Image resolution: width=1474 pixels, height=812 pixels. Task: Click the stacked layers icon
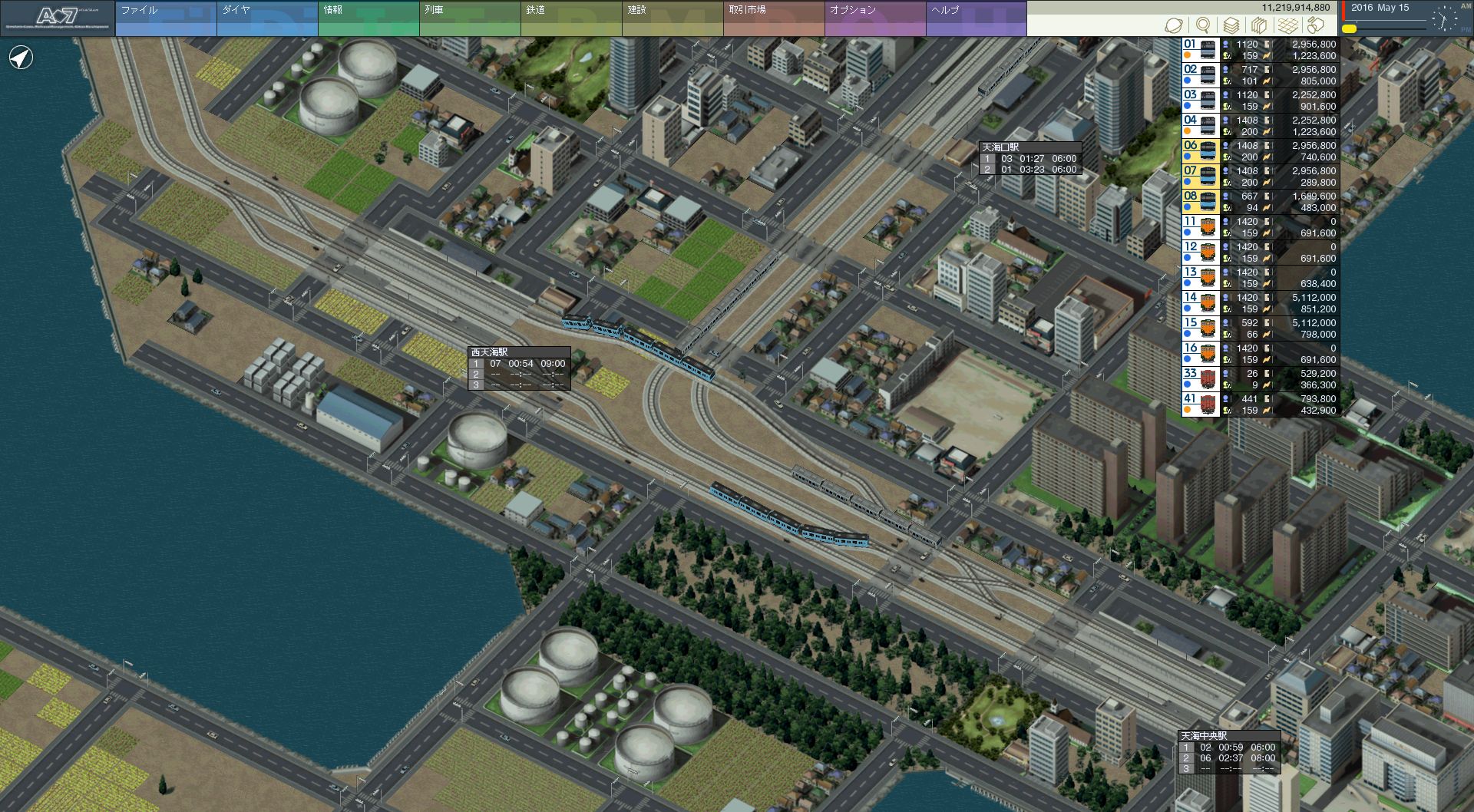click(1231, 25)
